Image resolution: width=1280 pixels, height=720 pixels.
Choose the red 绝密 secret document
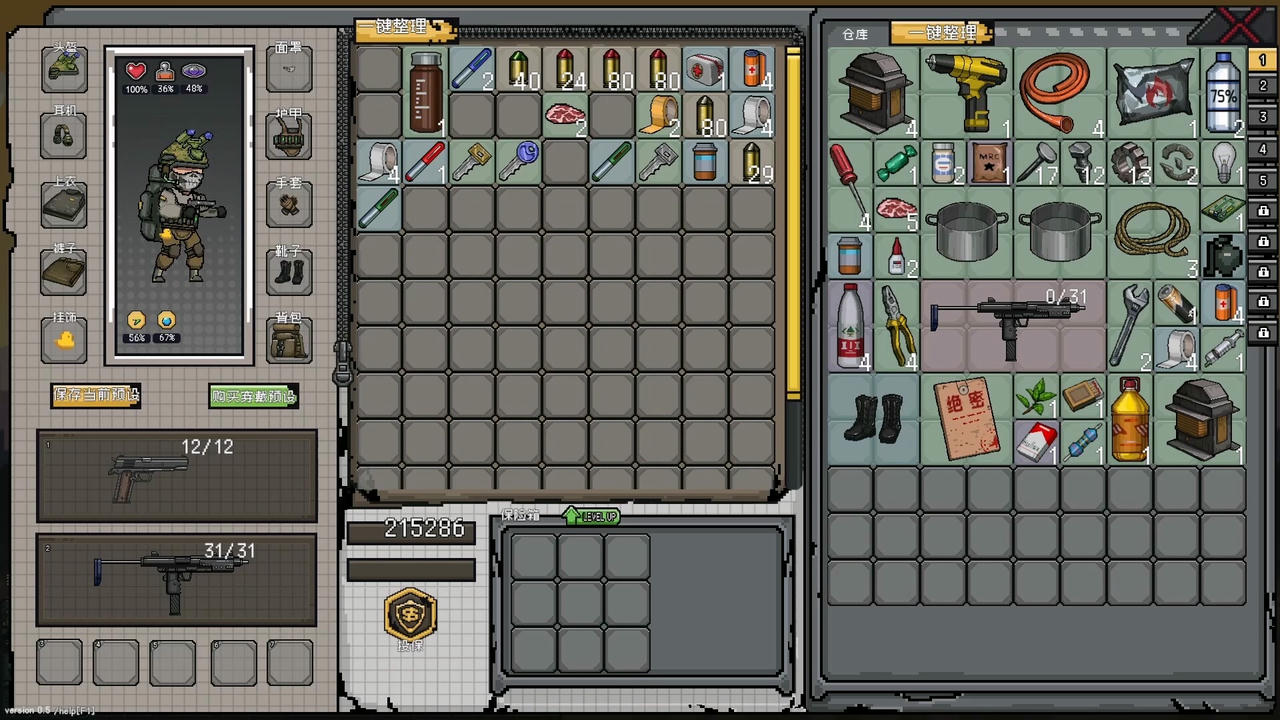point(966,418)
